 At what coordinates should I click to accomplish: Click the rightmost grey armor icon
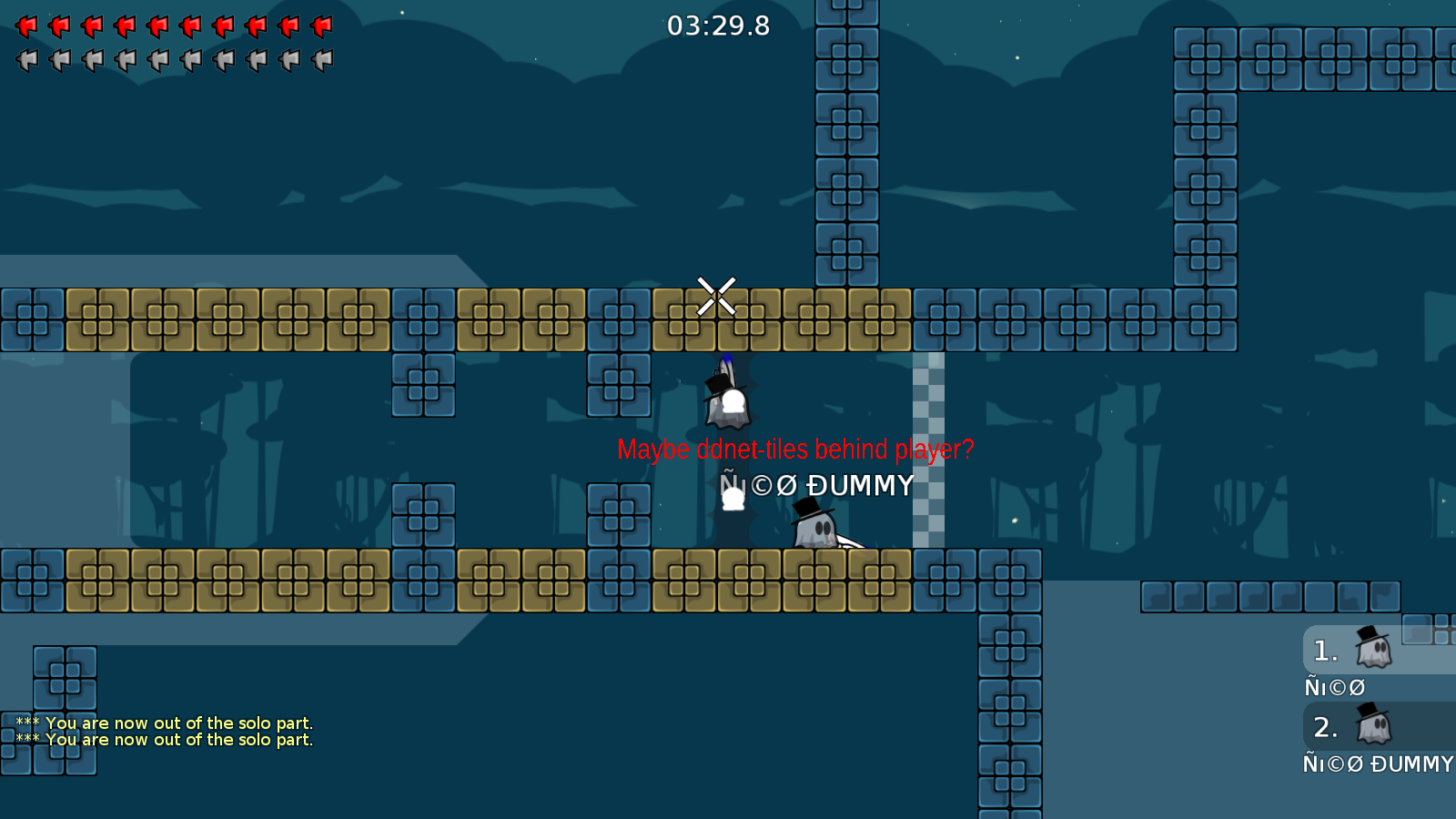[320, 59]
